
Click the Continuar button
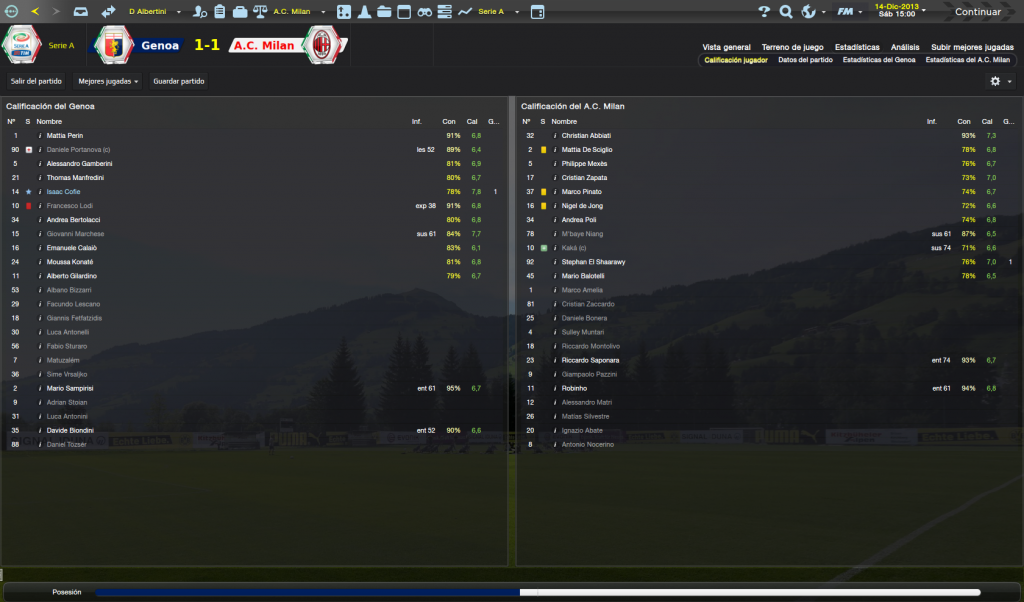977,12
